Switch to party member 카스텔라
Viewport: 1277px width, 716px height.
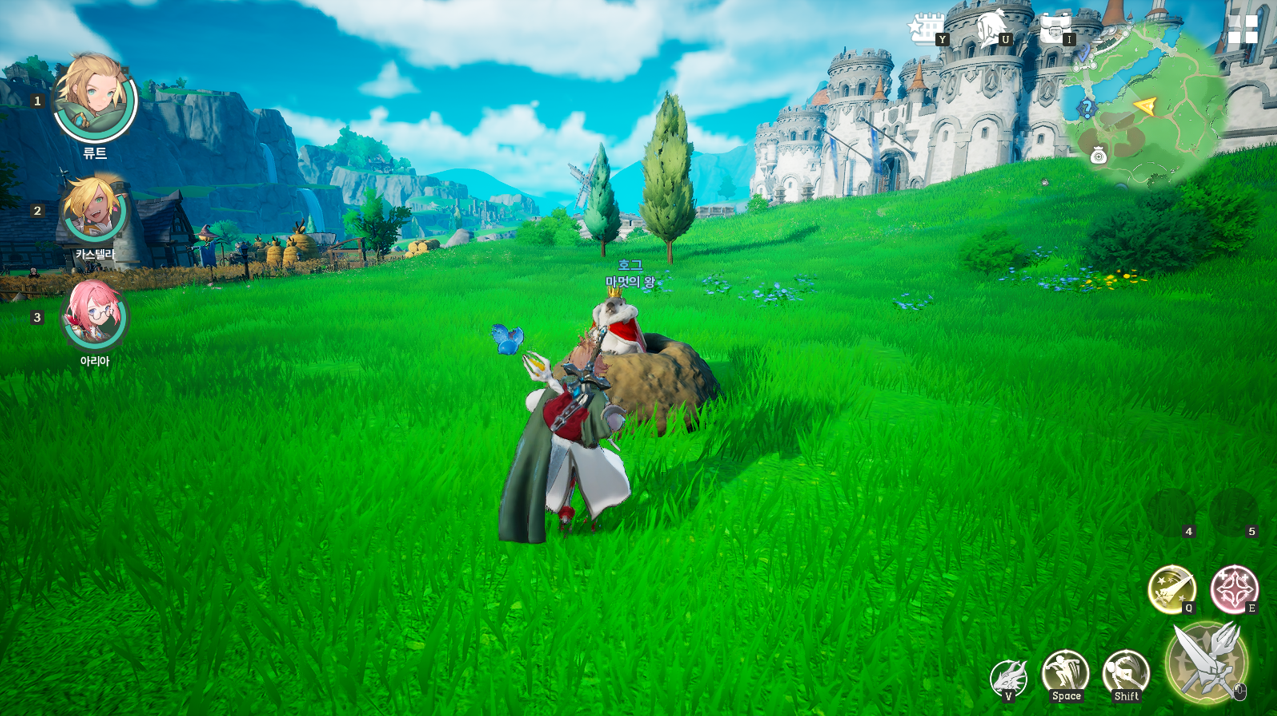point(94,210)
